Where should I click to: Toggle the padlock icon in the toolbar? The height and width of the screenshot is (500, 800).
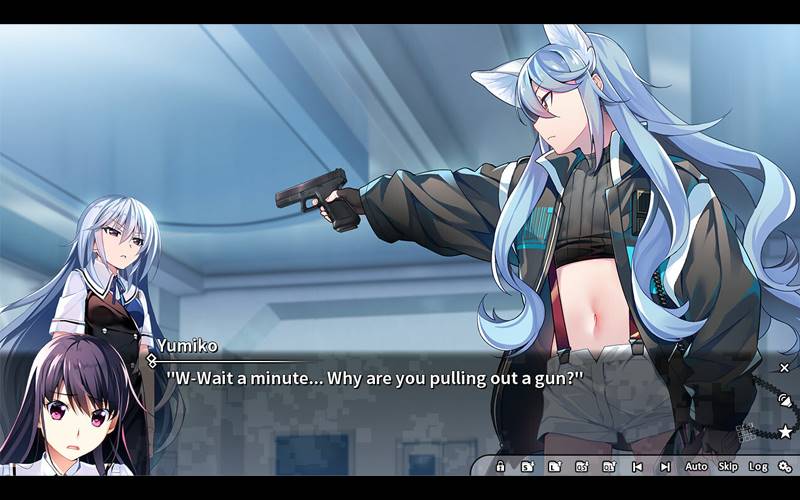(500, 466)
